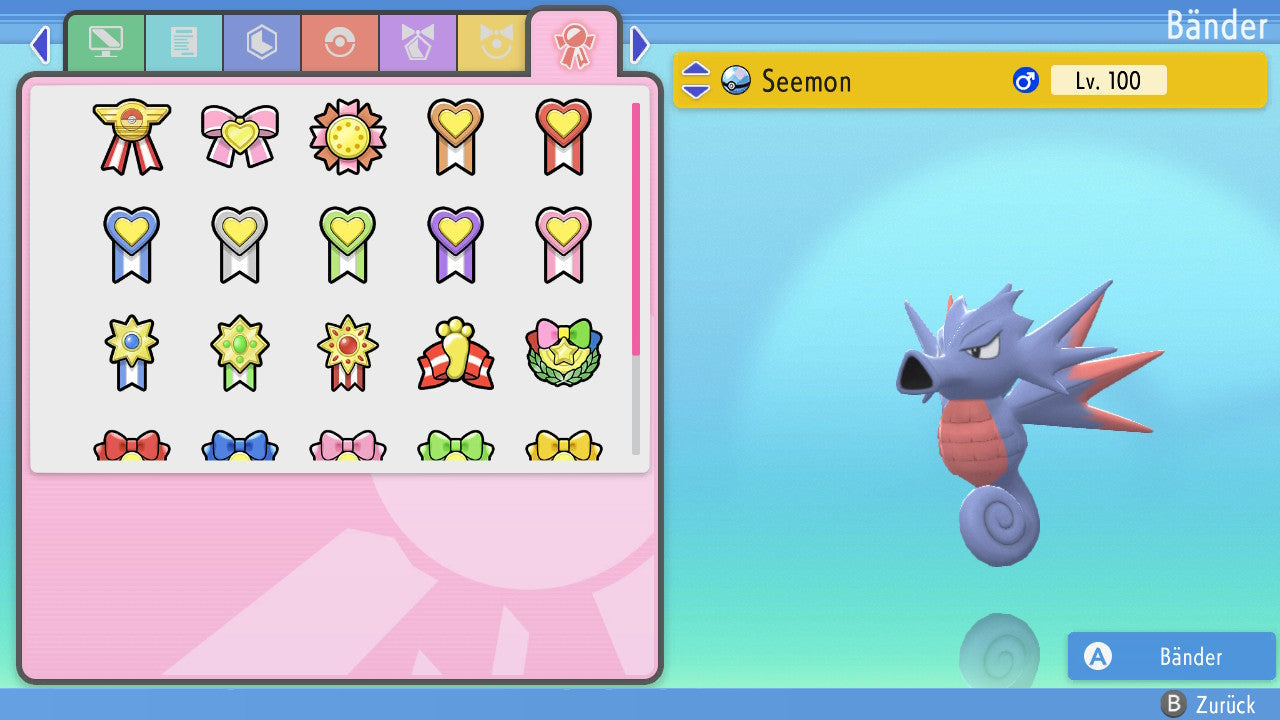
Task: Choose the pink bow ribbon with heart
Action: tap(239, 136)
